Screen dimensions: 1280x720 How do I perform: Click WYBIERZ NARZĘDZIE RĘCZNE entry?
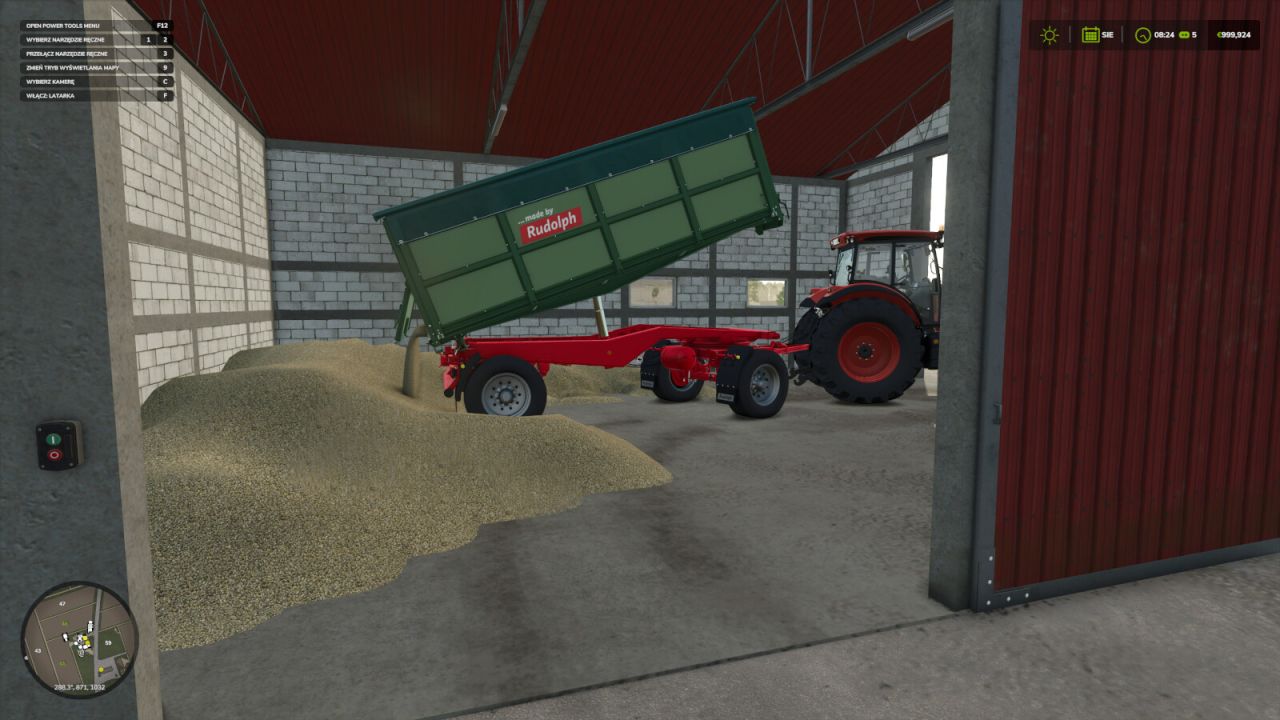(x=62, y=40)
